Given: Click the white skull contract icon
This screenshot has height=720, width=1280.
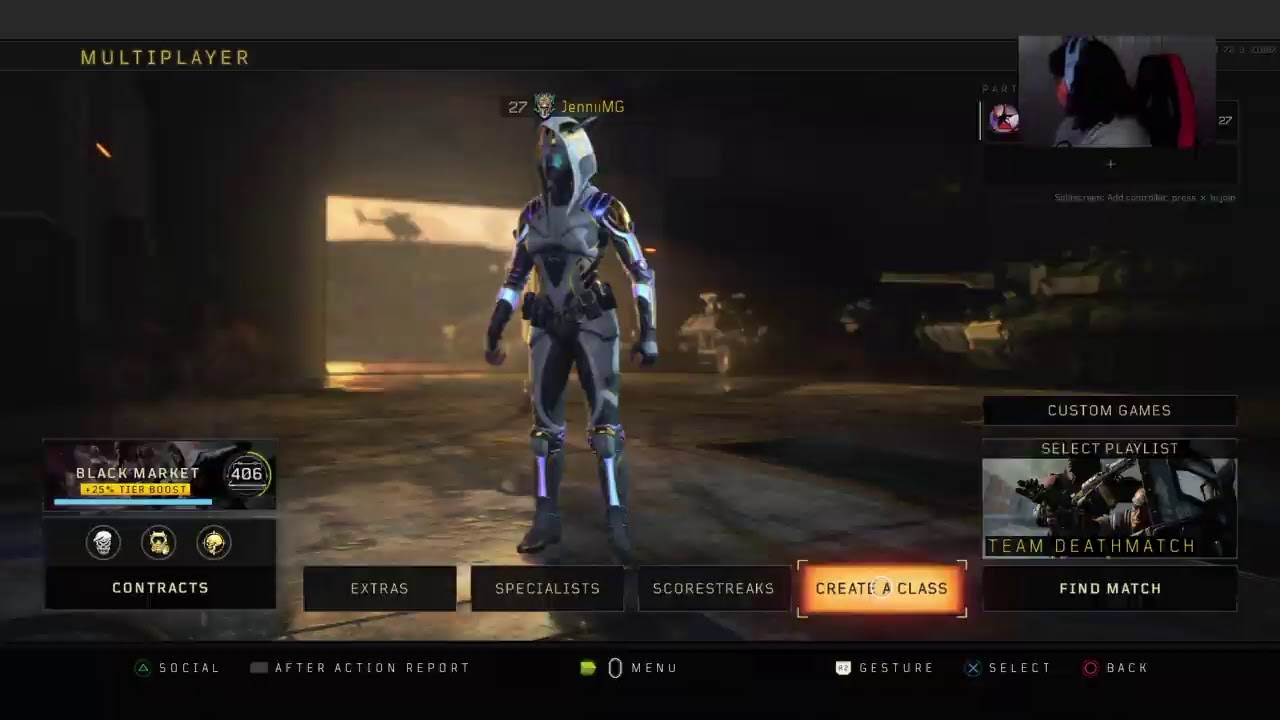Looking at the screenshot, I should tap(103, 543).
